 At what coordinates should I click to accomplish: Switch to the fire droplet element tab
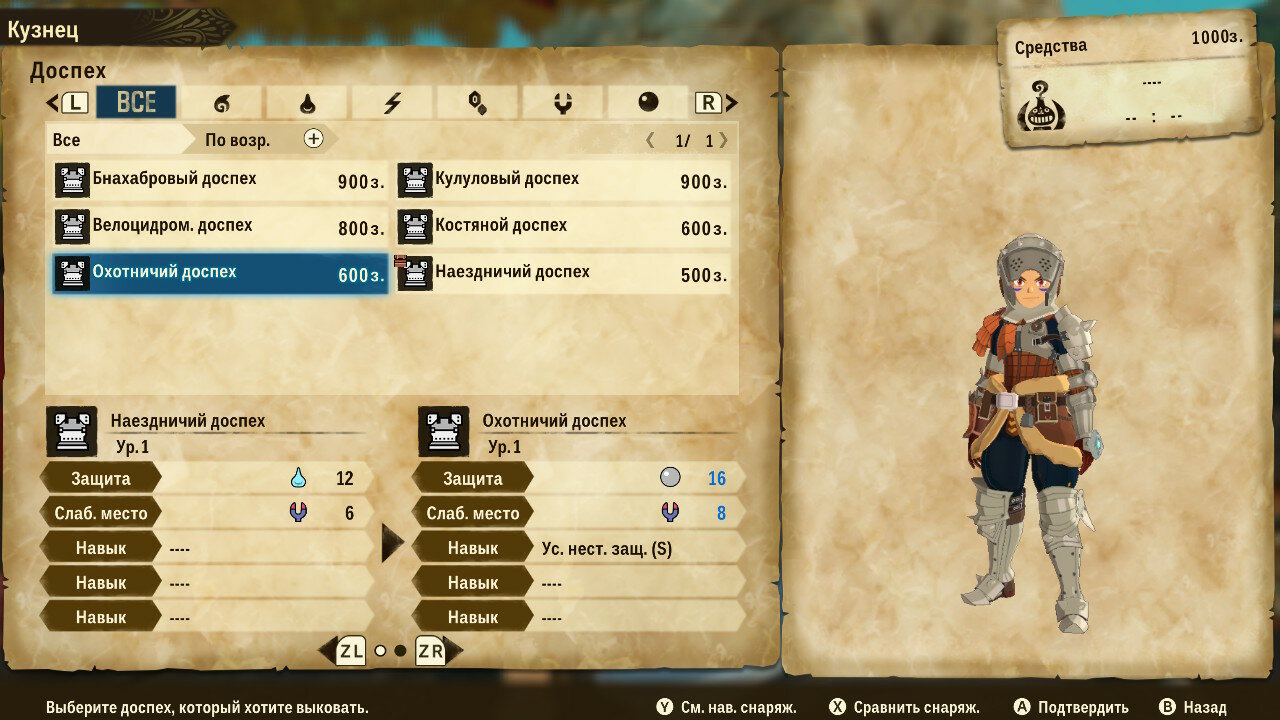tap(307, 102)
